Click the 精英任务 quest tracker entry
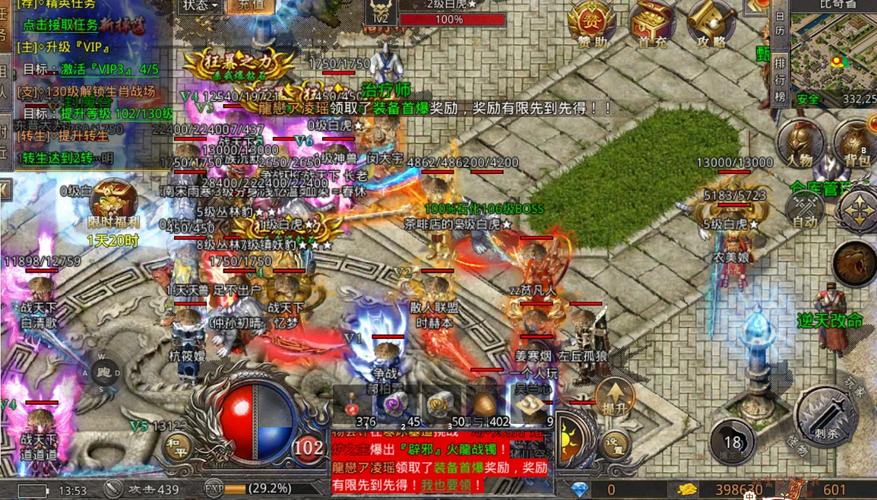Image resolution: width=877 pixels, height=500 pixels. (60, 6)
